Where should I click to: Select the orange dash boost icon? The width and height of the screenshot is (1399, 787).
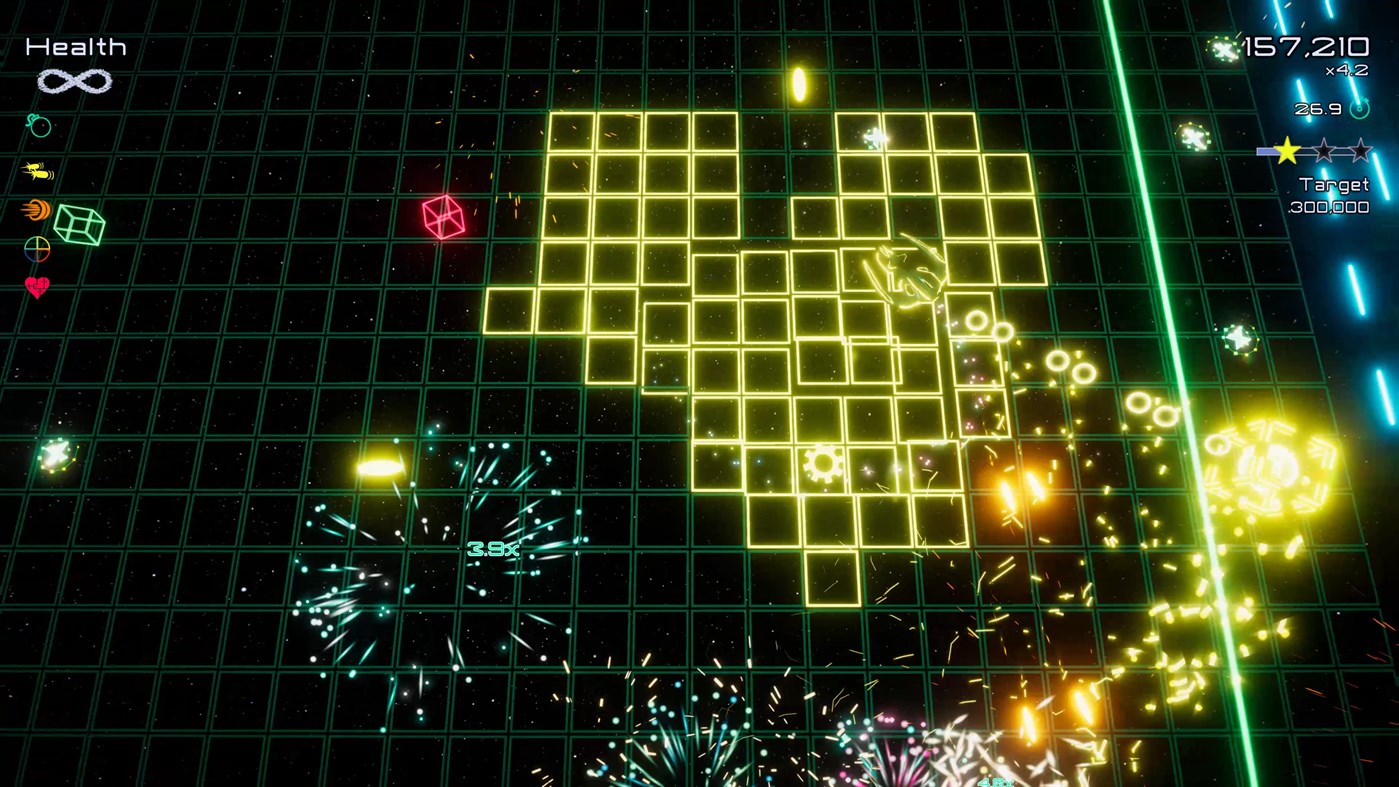(x=35, y=209)
